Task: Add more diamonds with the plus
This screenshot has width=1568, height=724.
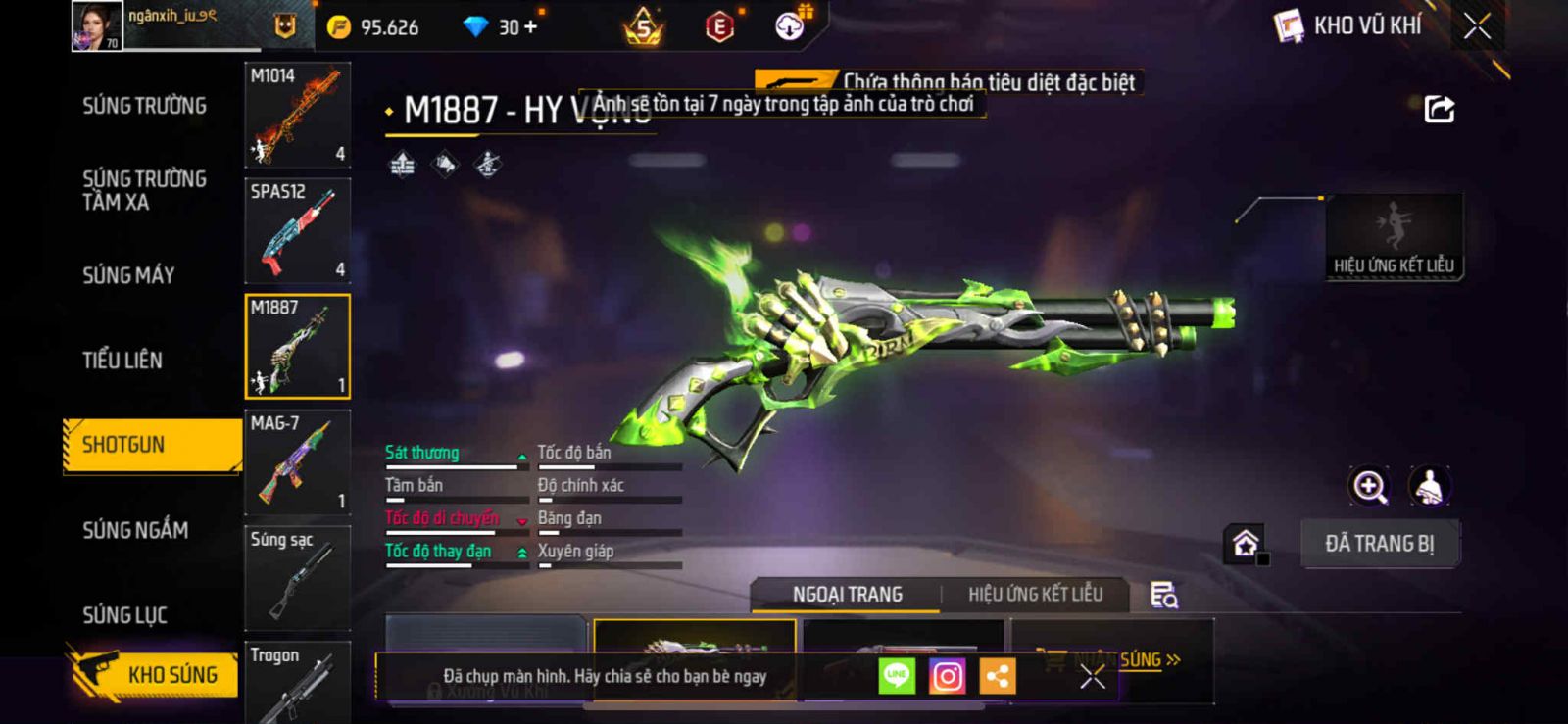Action: 531,27
